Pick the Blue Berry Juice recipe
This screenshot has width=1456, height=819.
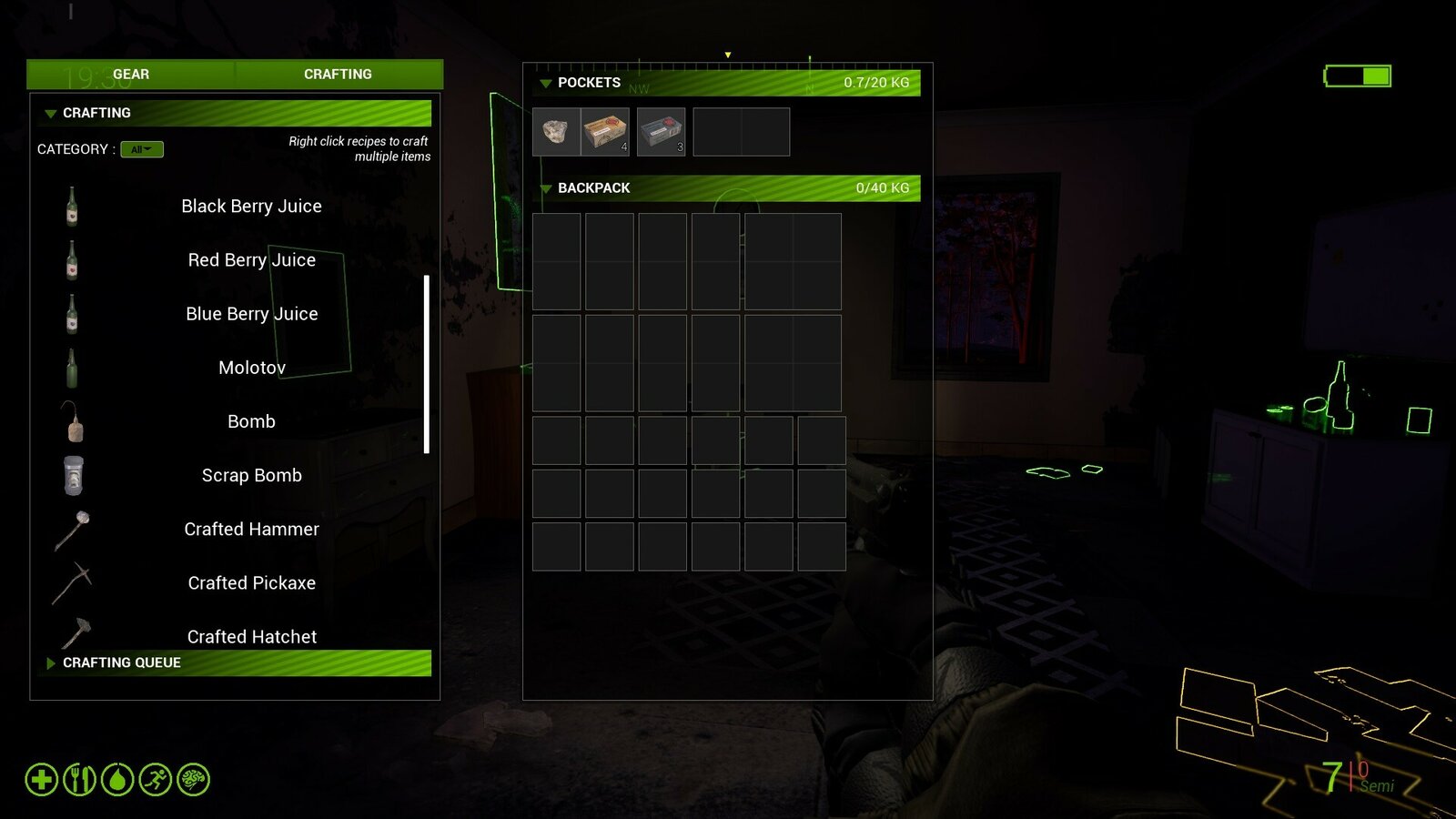pos(251,314)
